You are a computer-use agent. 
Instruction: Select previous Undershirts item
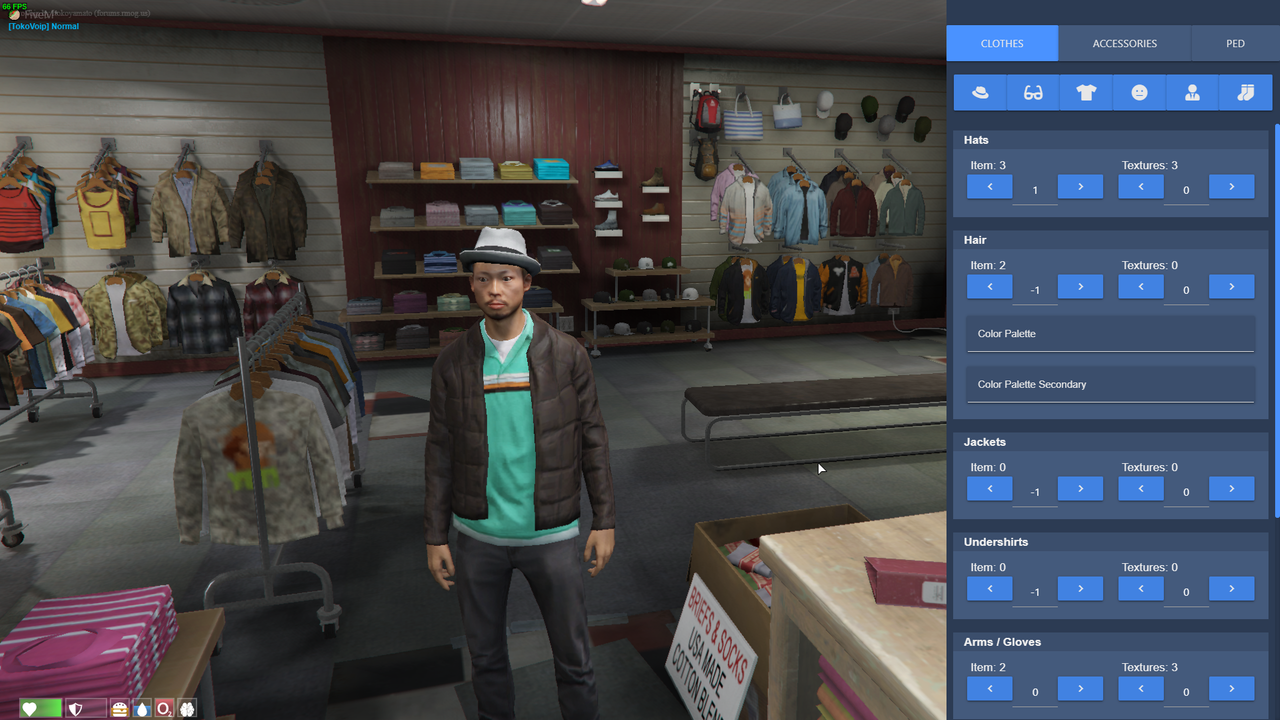(990, 589)
